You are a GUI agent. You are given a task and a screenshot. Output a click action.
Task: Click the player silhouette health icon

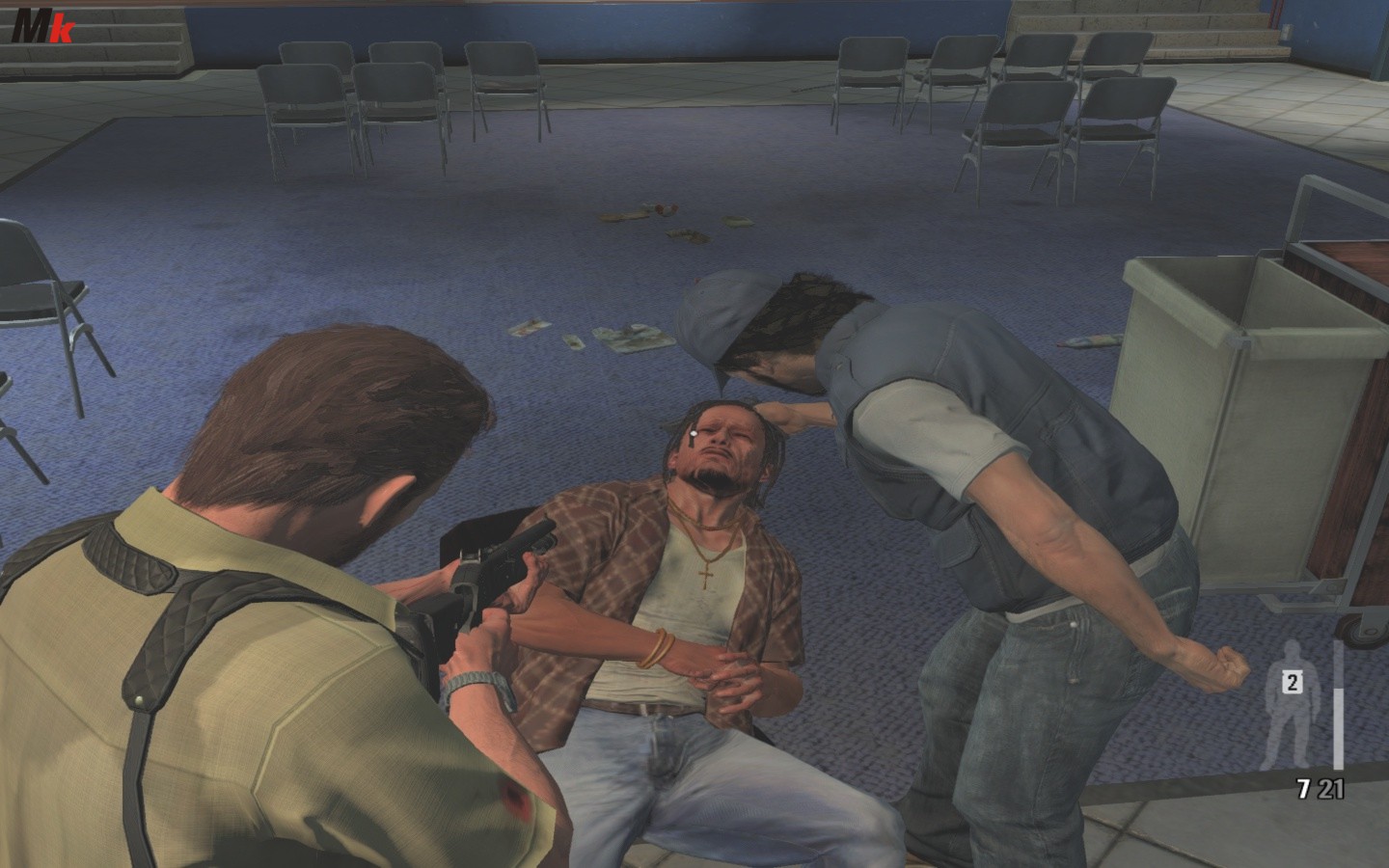point(1301,716)
